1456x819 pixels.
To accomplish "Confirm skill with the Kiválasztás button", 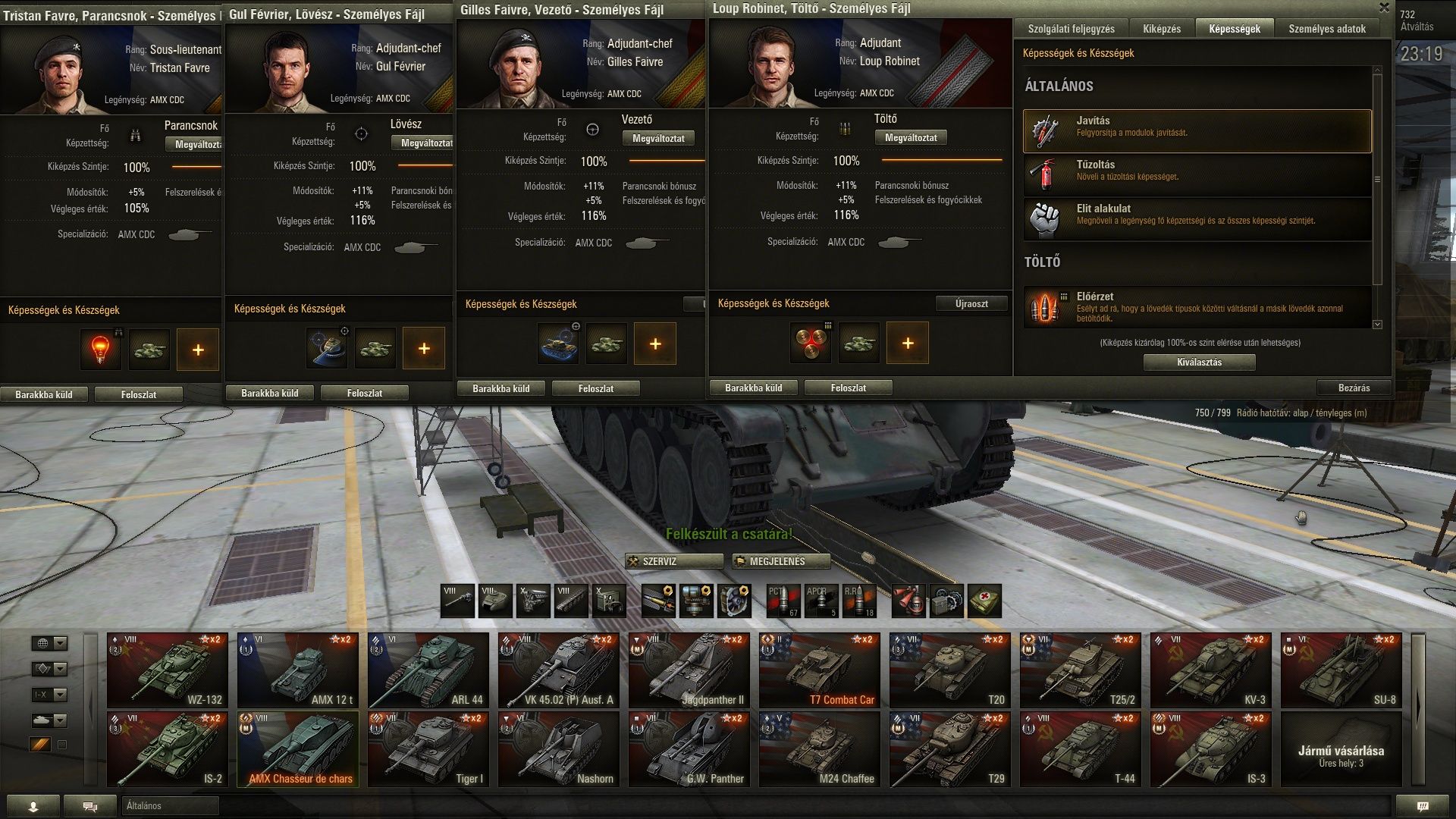I will tap(1199, 362).
